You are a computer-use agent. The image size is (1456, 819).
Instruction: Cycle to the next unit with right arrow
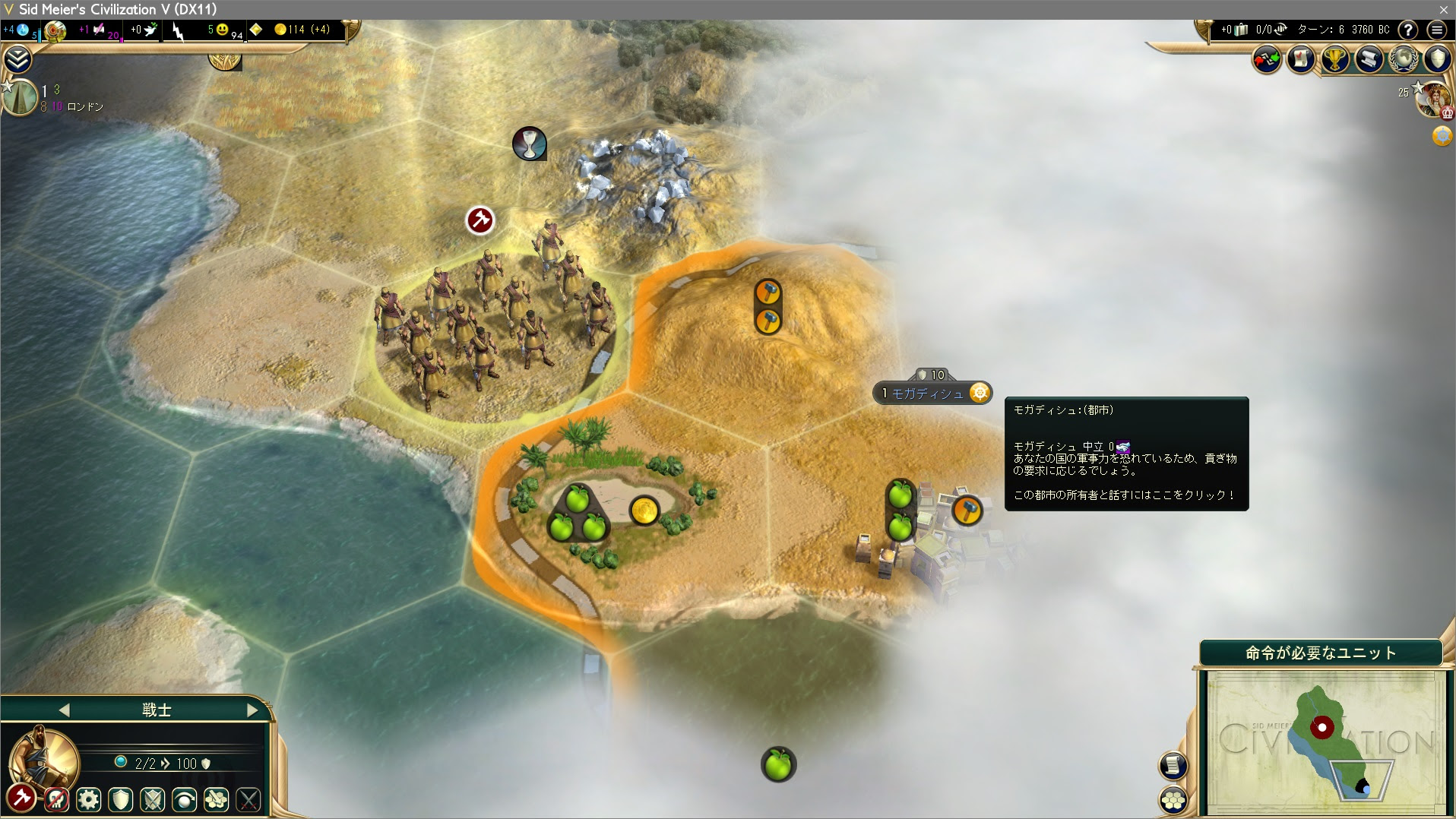[253, 710]
